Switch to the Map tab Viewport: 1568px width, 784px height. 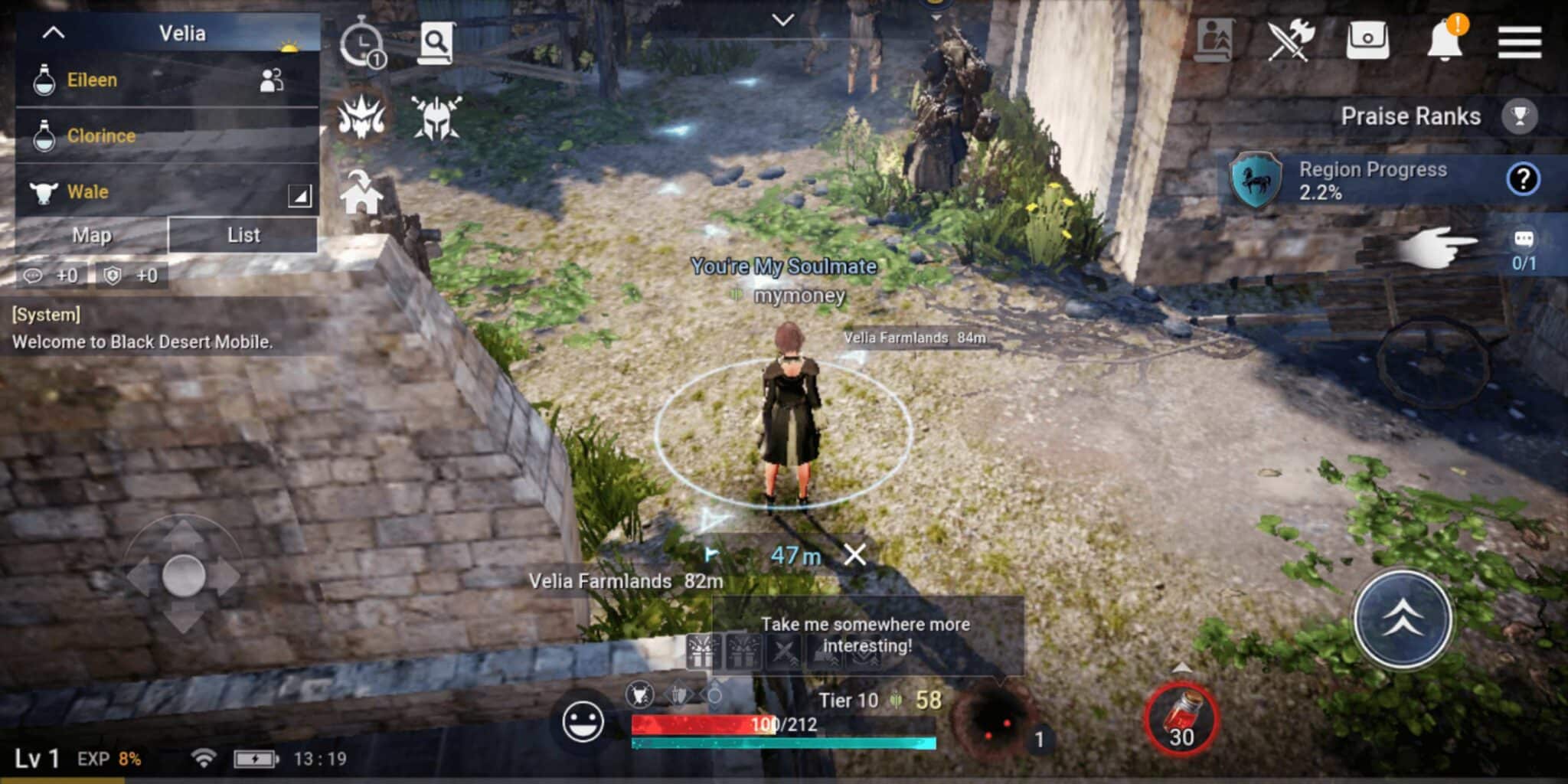[x=92, y=235]
